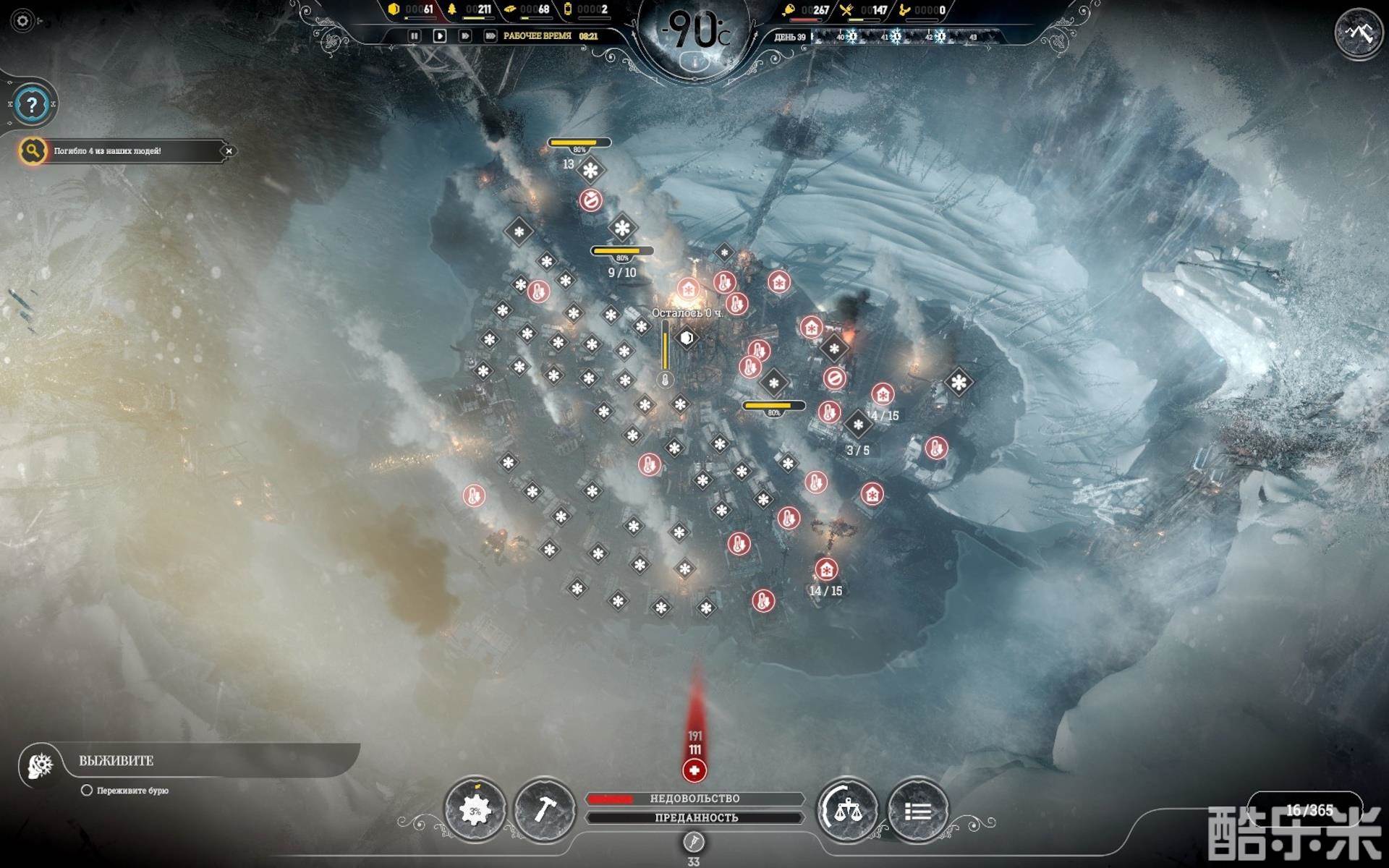Image resolution: width=1389 pixels, height=868 pixels.
Task: Open the question mark help button
Action: [32, 105]
